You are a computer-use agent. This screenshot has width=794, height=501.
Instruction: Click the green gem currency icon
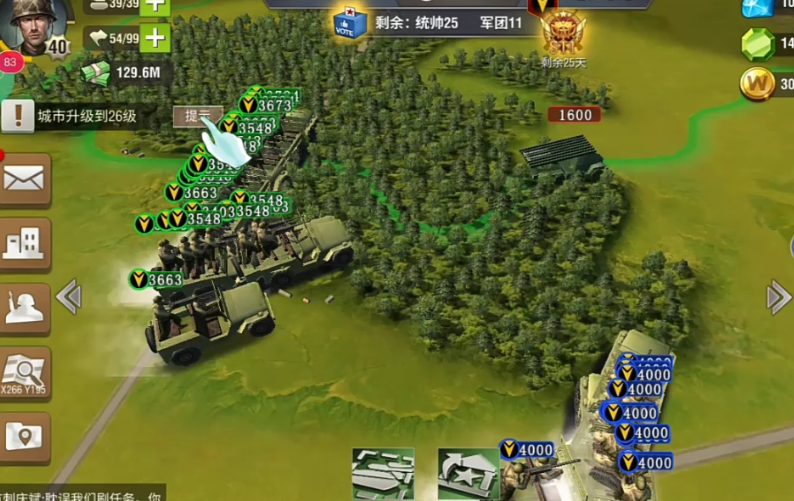[758, 44]
